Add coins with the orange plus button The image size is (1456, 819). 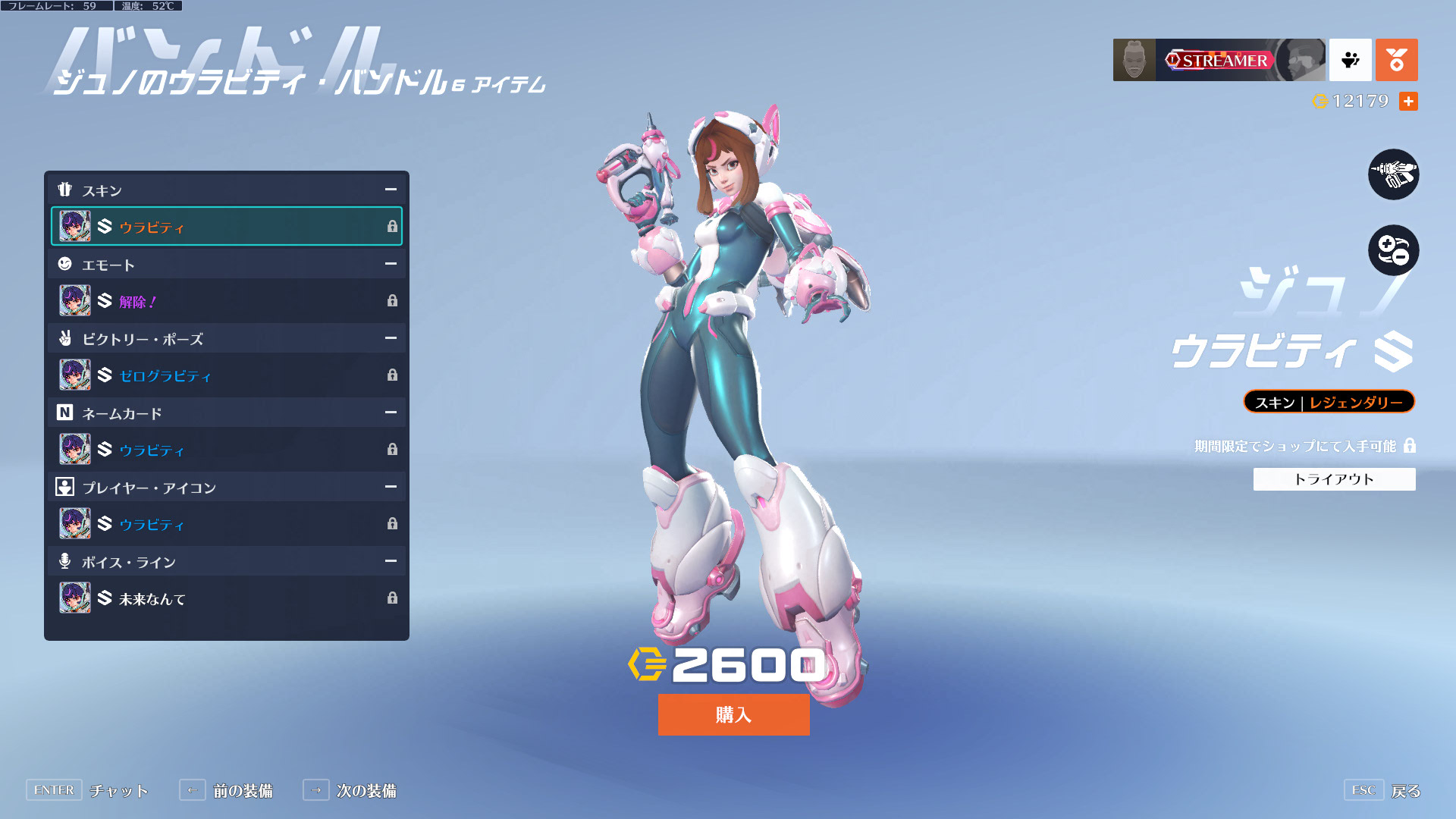[x=1408, y=101]
